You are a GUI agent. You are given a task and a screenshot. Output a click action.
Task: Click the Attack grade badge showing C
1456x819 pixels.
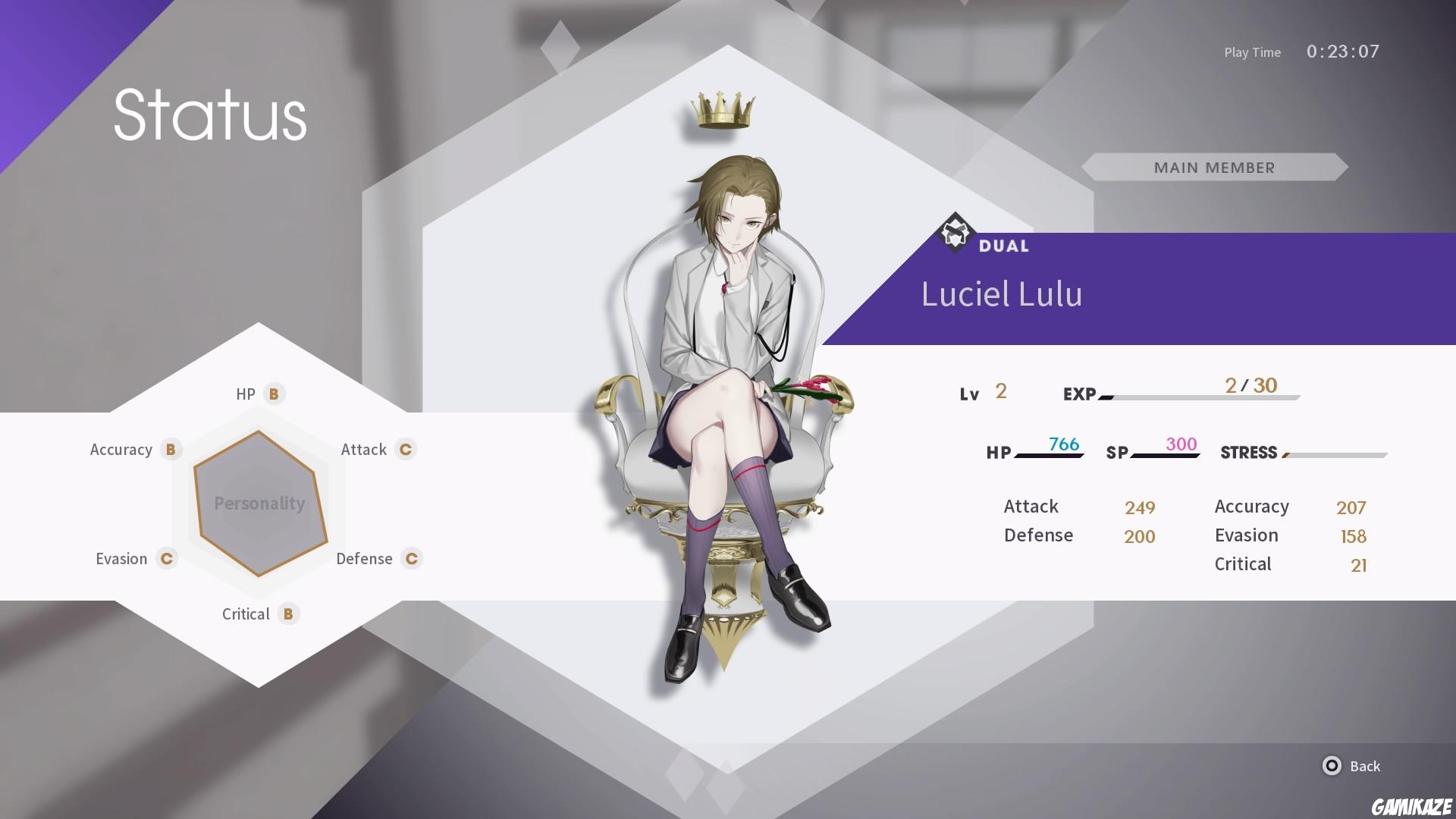[x=406, y=449]
